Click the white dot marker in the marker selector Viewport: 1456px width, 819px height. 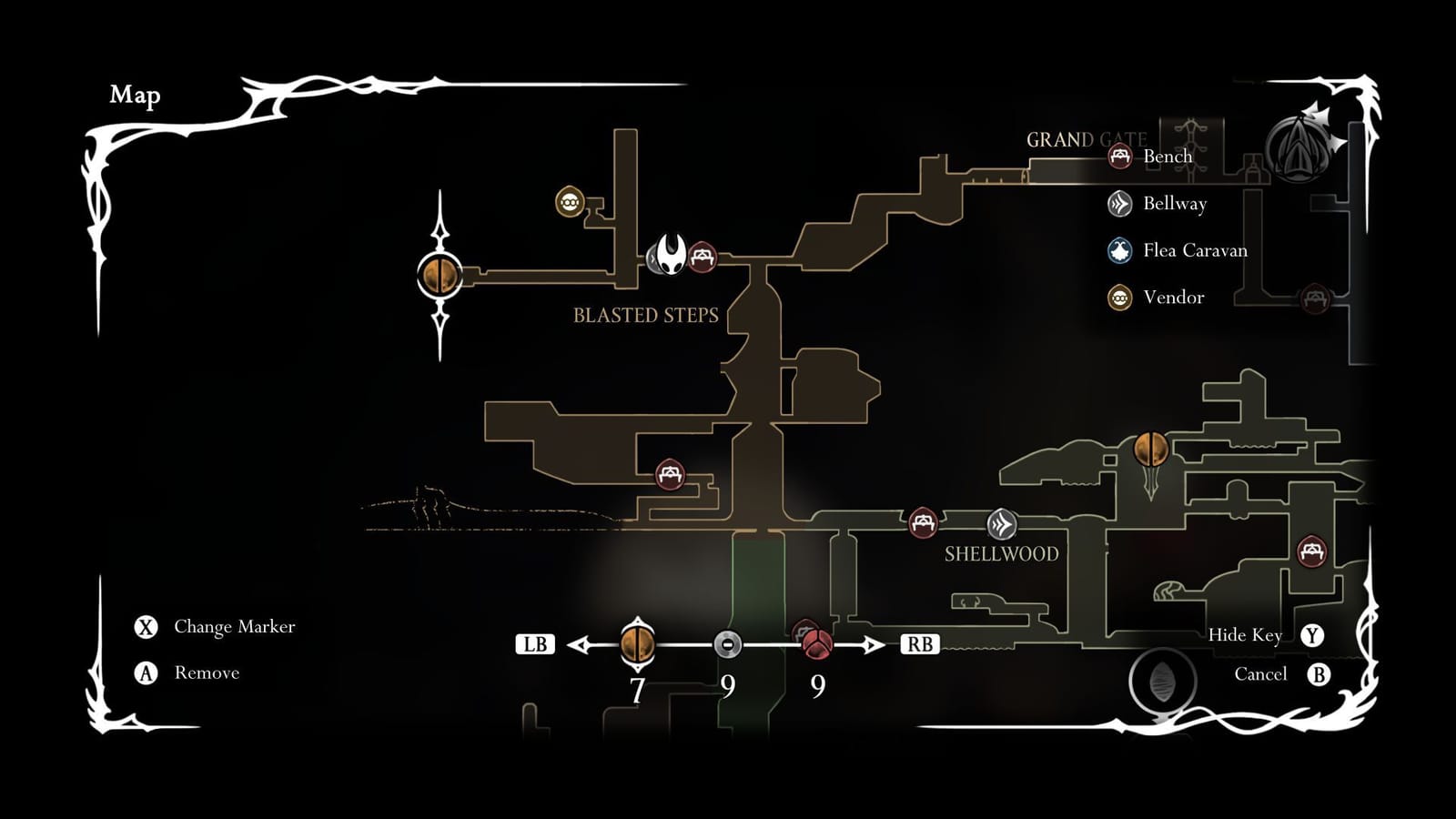[728, 644]
